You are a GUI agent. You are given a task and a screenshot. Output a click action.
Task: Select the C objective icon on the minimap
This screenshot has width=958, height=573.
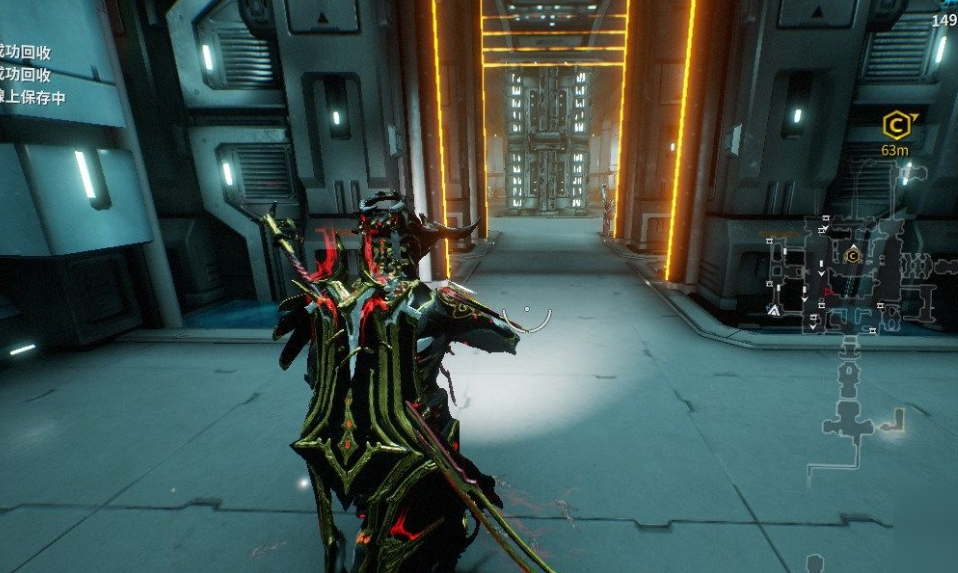853,256
